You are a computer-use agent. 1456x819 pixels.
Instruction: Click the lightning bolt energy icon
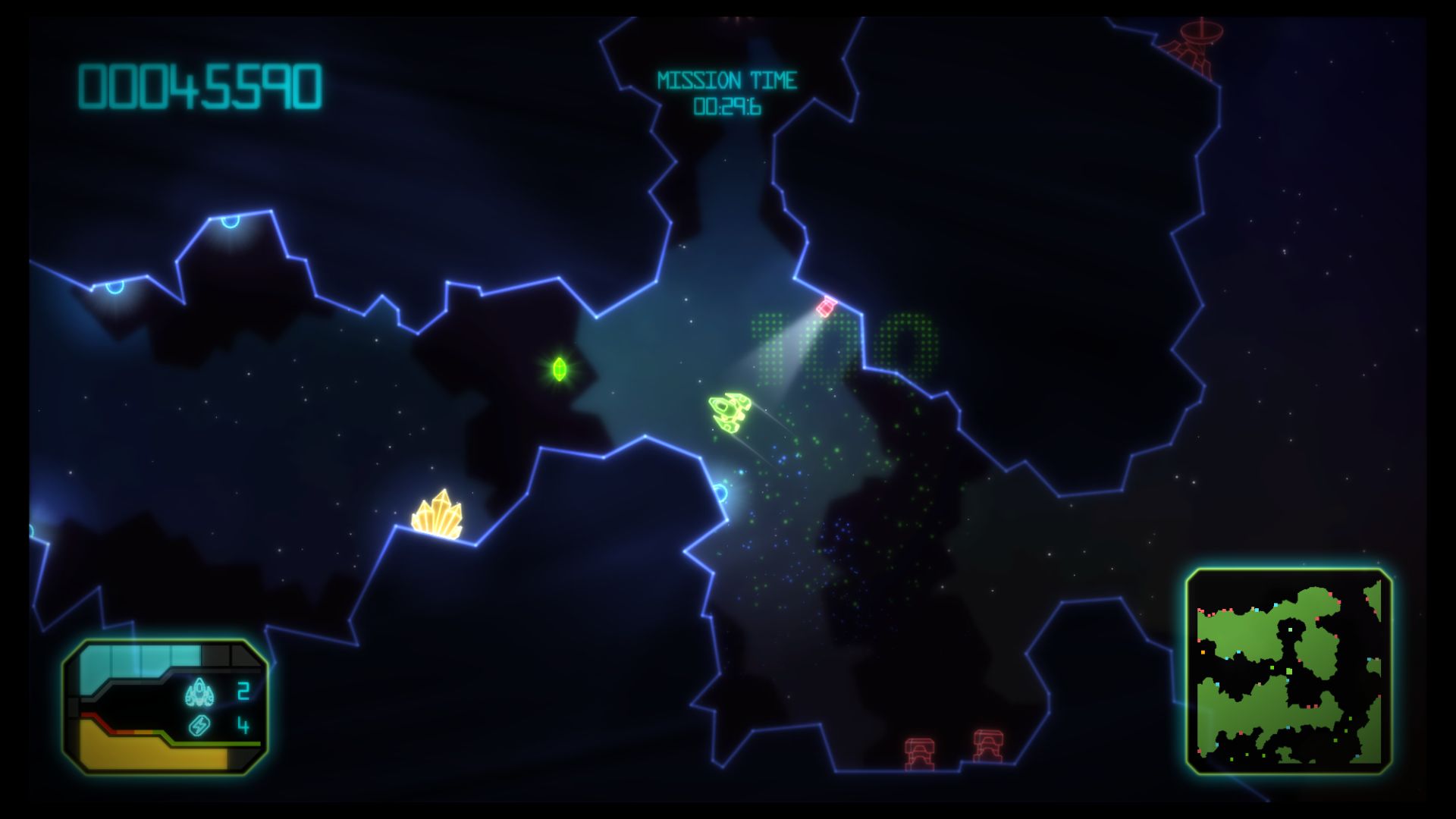coord(199,726)
